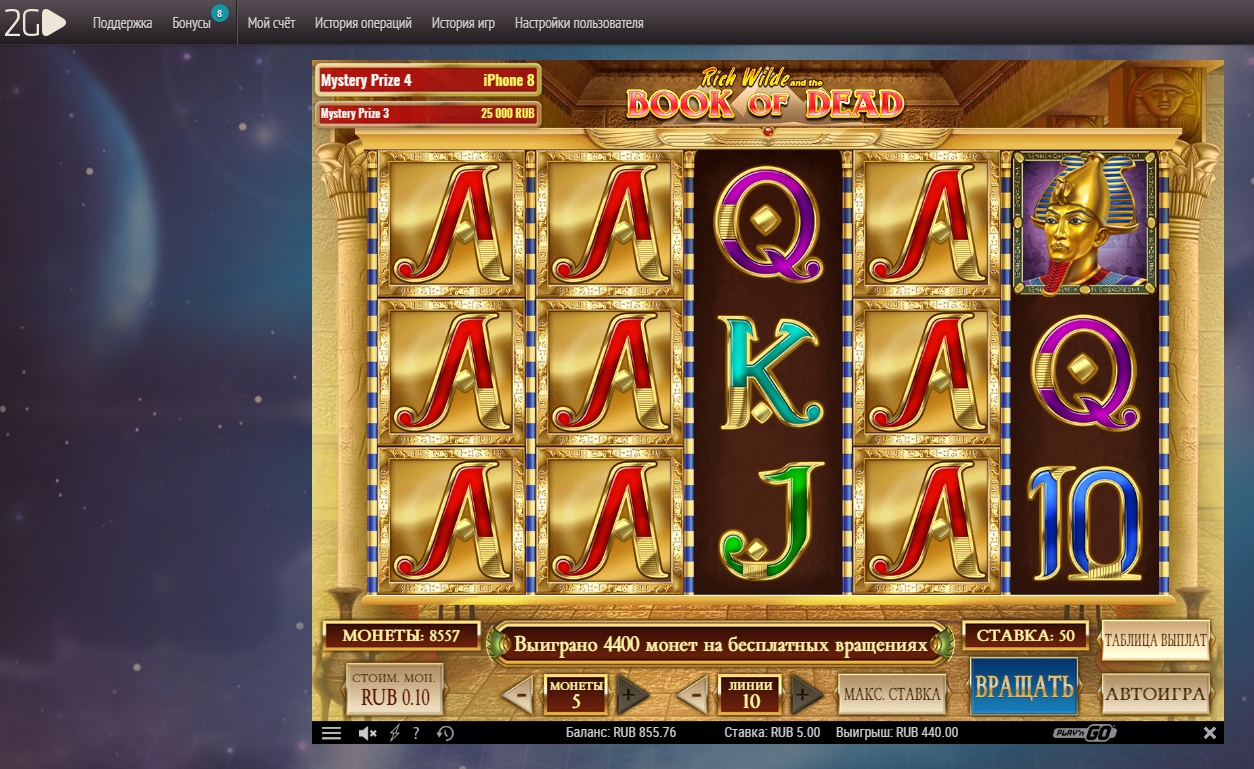This screenshot has width=1254, height=769.
Task: View the Mystery Prize 4 iPhone 8 banner
Action: 427,80
